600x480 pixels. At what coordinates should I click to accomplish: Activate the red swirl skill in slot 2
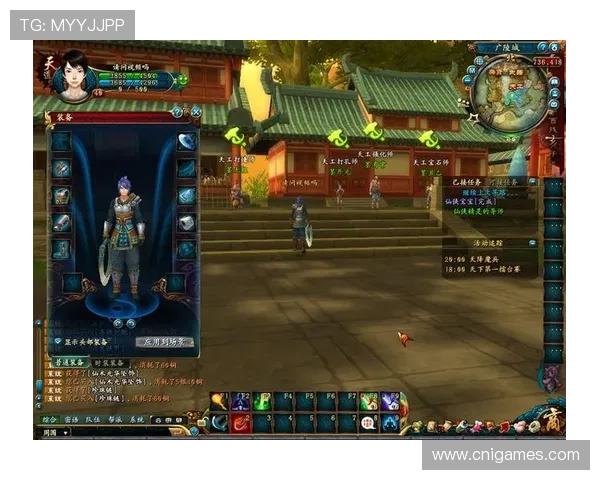pyautogui.click(x=241, y=423)
